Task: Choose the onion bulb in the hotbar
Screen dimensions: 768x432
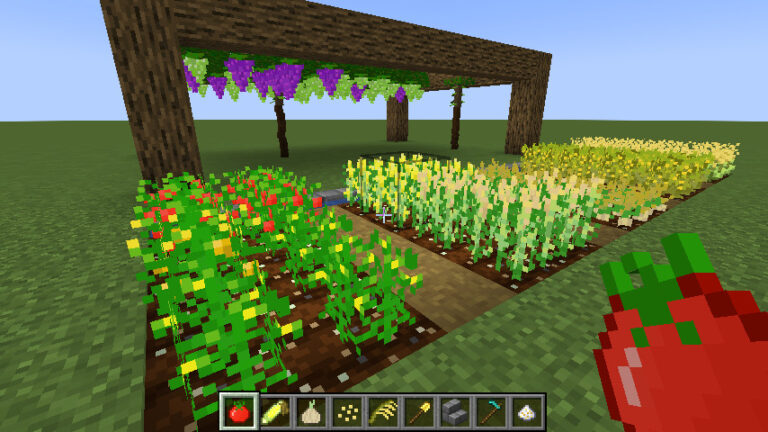Action: 311,412
